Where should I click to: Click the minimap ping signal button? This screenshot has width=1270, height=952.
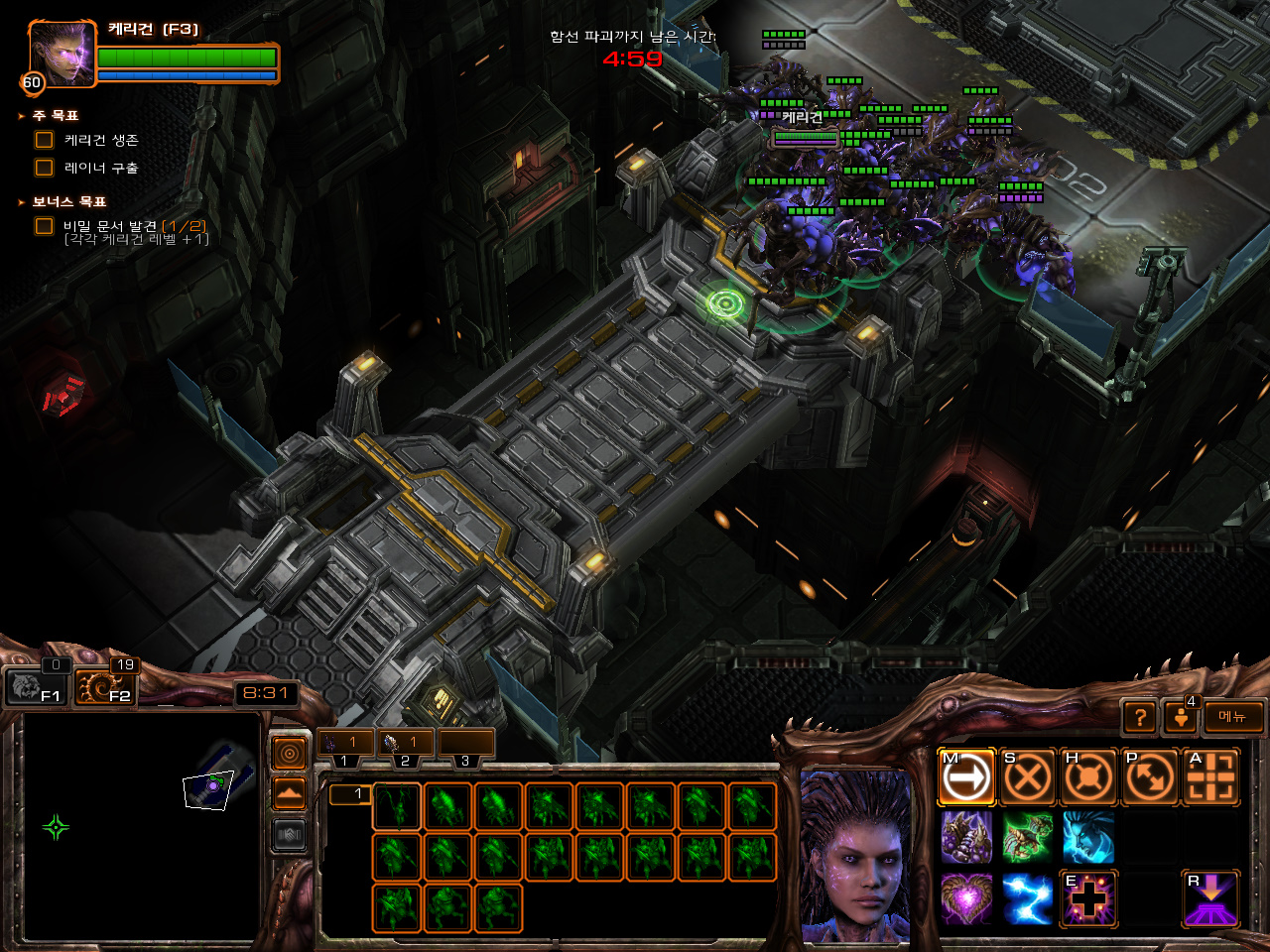pyautogui.click(x=290, y=755)
